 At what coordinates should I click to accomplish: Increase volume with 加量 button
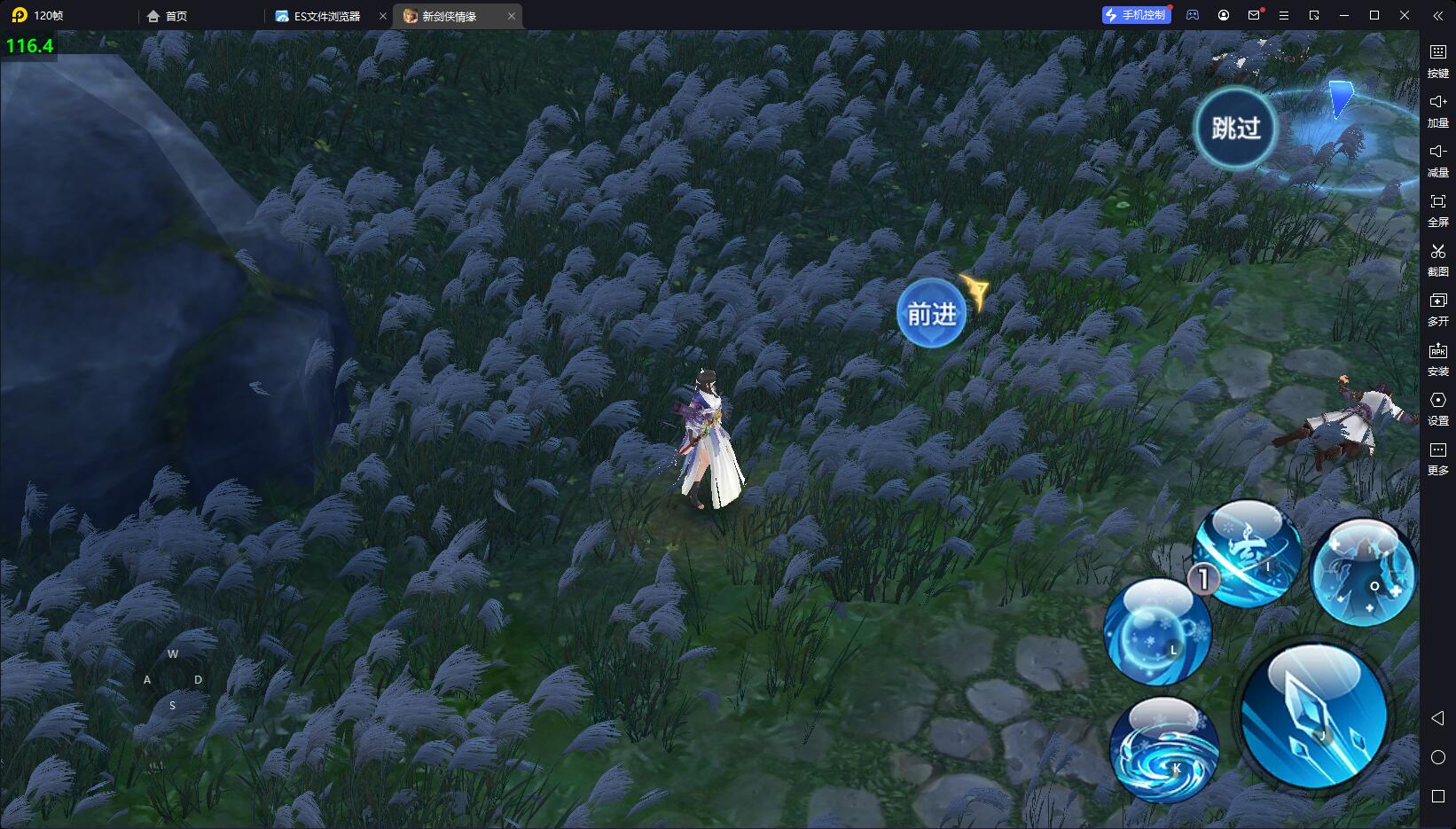(x=1437, y=111)
